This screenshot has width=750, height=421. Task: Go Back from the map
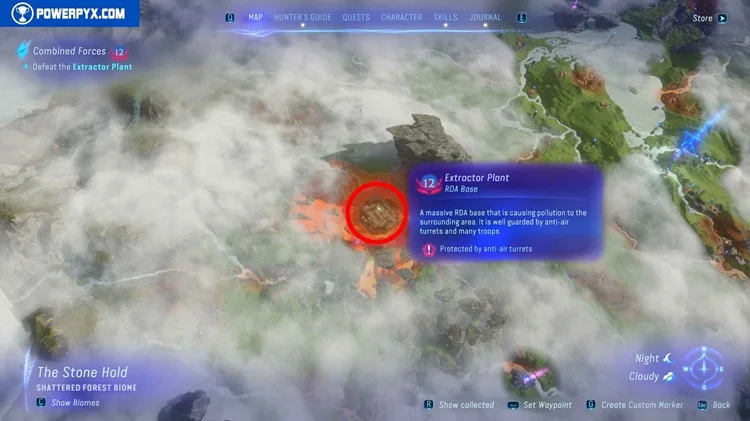point(721,405)
